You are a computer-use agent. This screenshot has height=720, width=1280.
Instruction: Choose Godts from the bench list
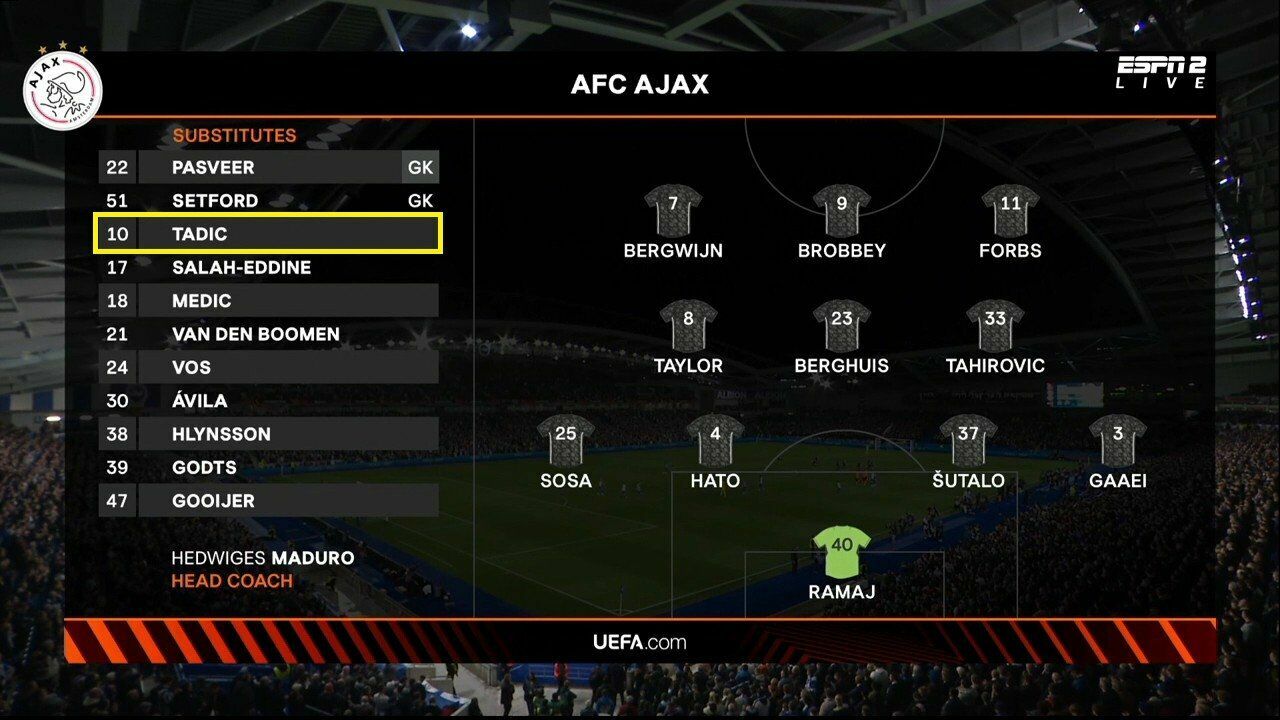point(268,467)
